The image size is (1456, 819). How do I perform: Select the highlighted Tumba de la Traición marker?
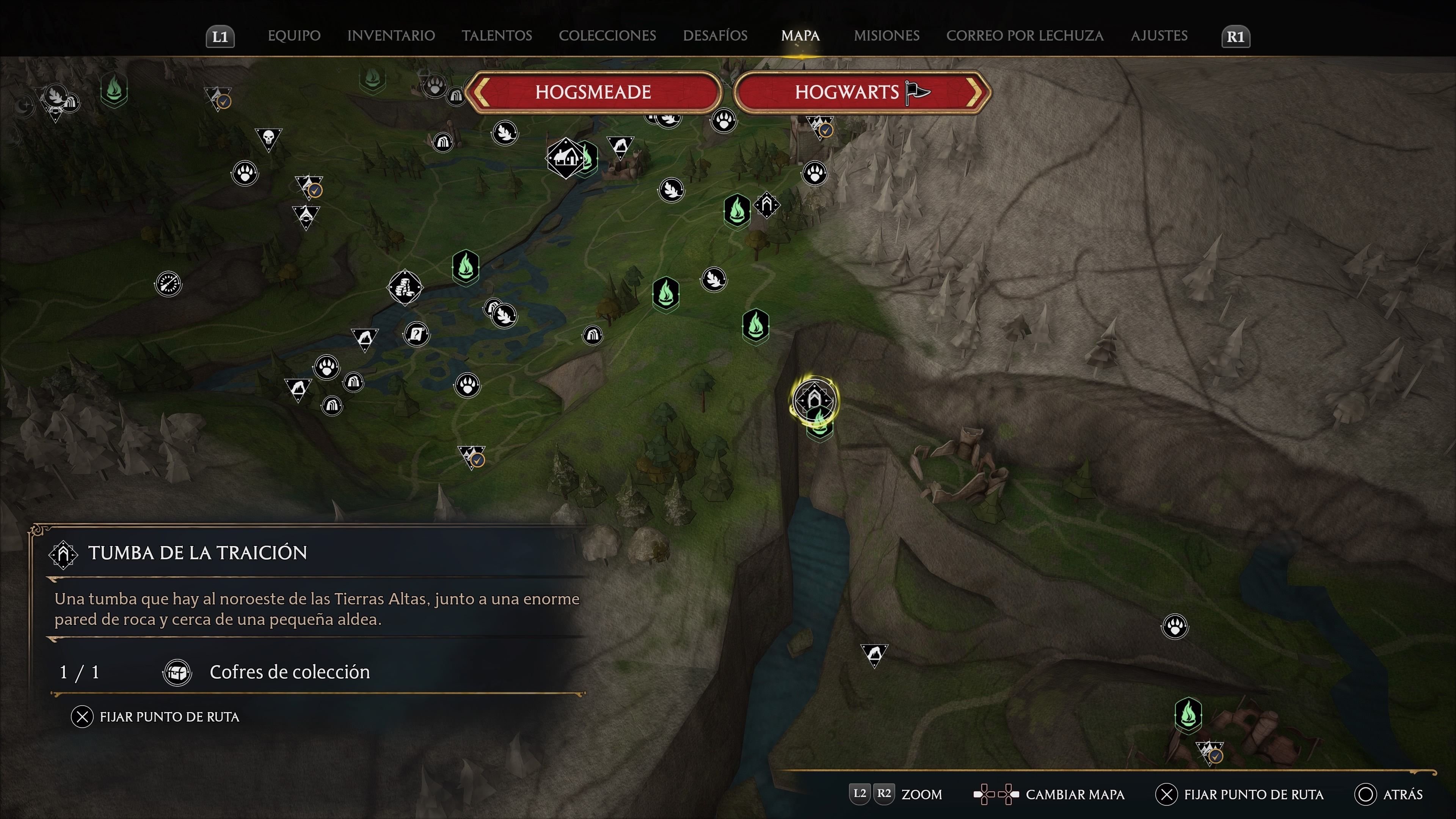(814, 400)
